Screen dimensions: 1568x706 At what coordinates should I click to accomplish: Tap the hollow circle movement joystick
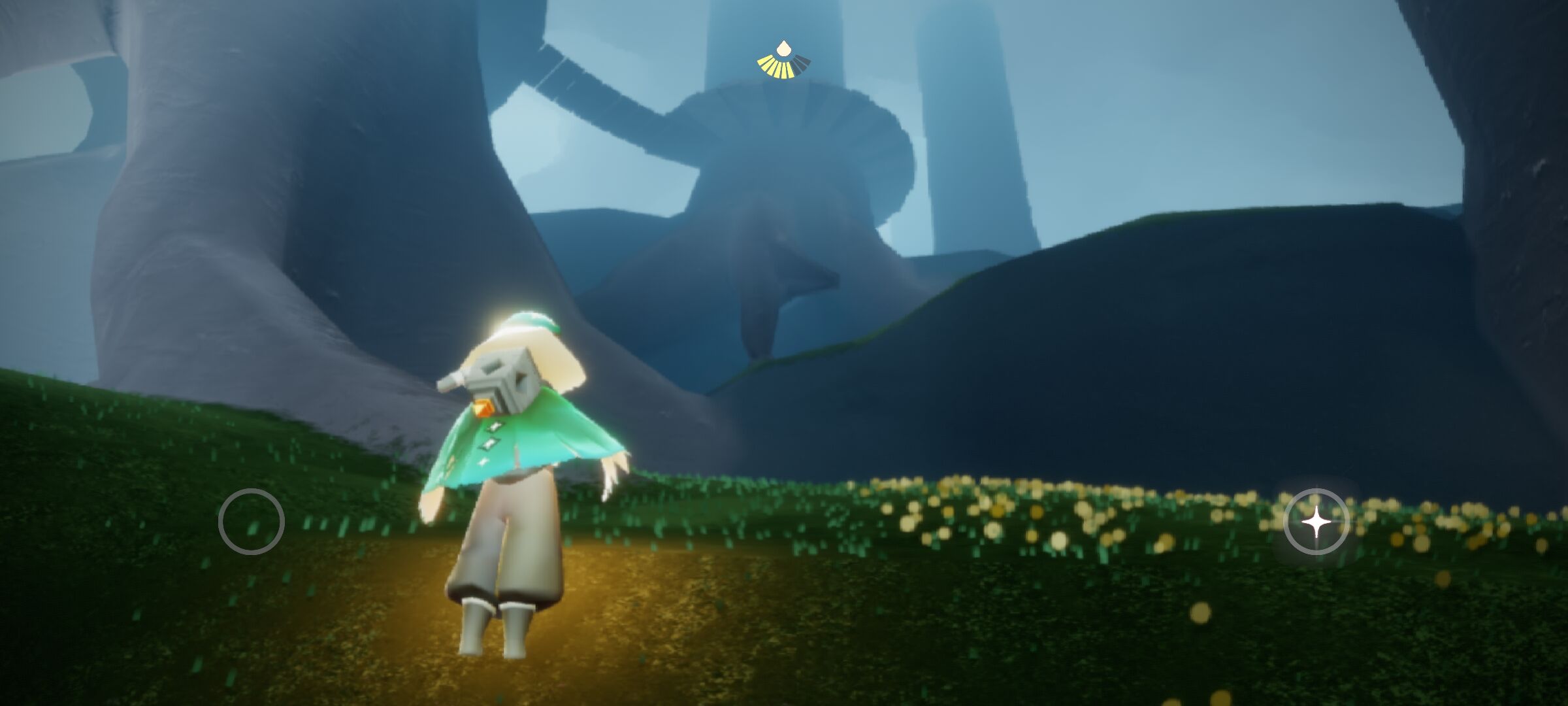pyautogui.click(x=252, y=522)
